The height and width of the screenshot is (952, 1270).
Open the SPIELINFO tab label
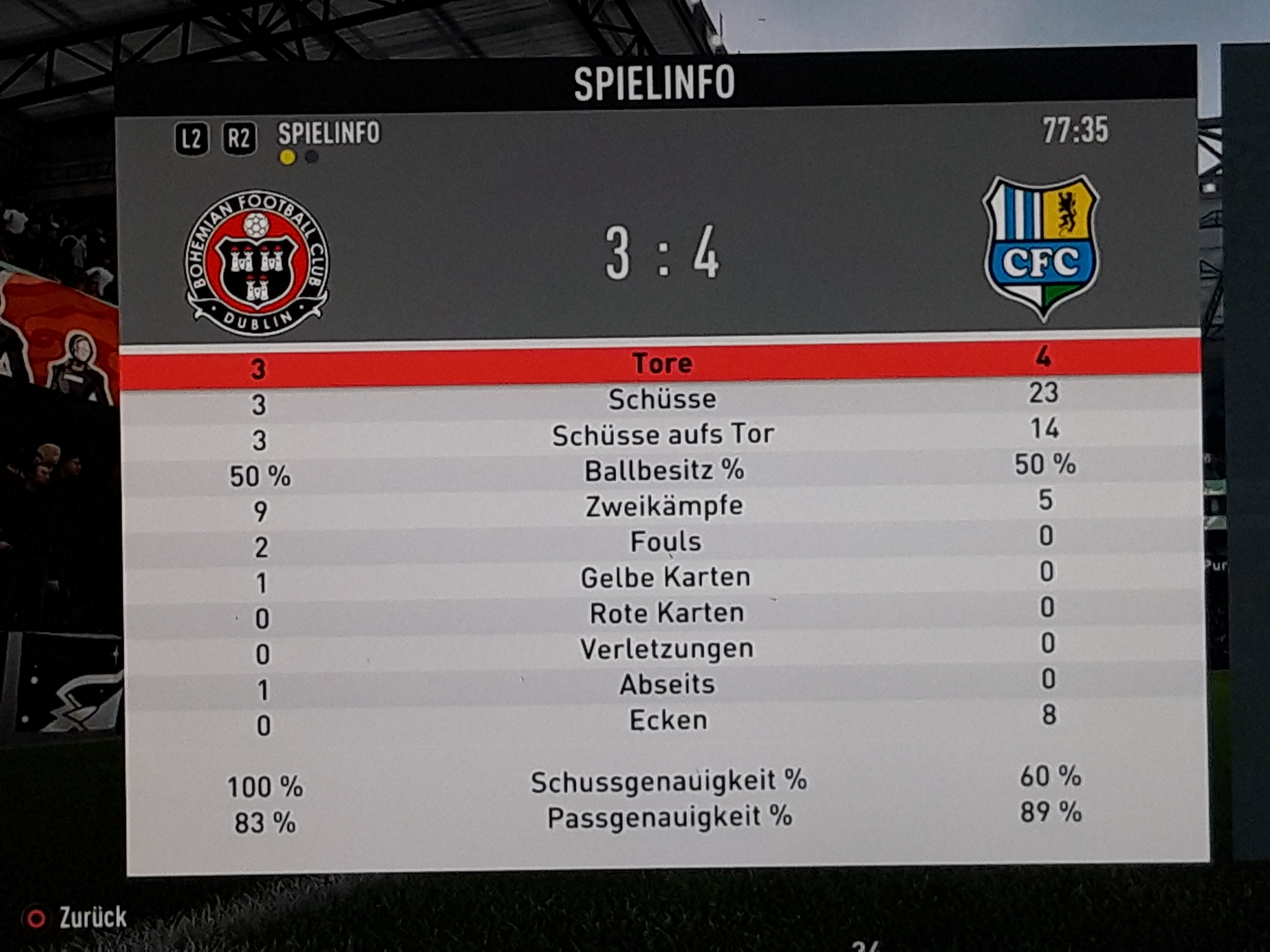pyautogui.click(x=329, y=133)
